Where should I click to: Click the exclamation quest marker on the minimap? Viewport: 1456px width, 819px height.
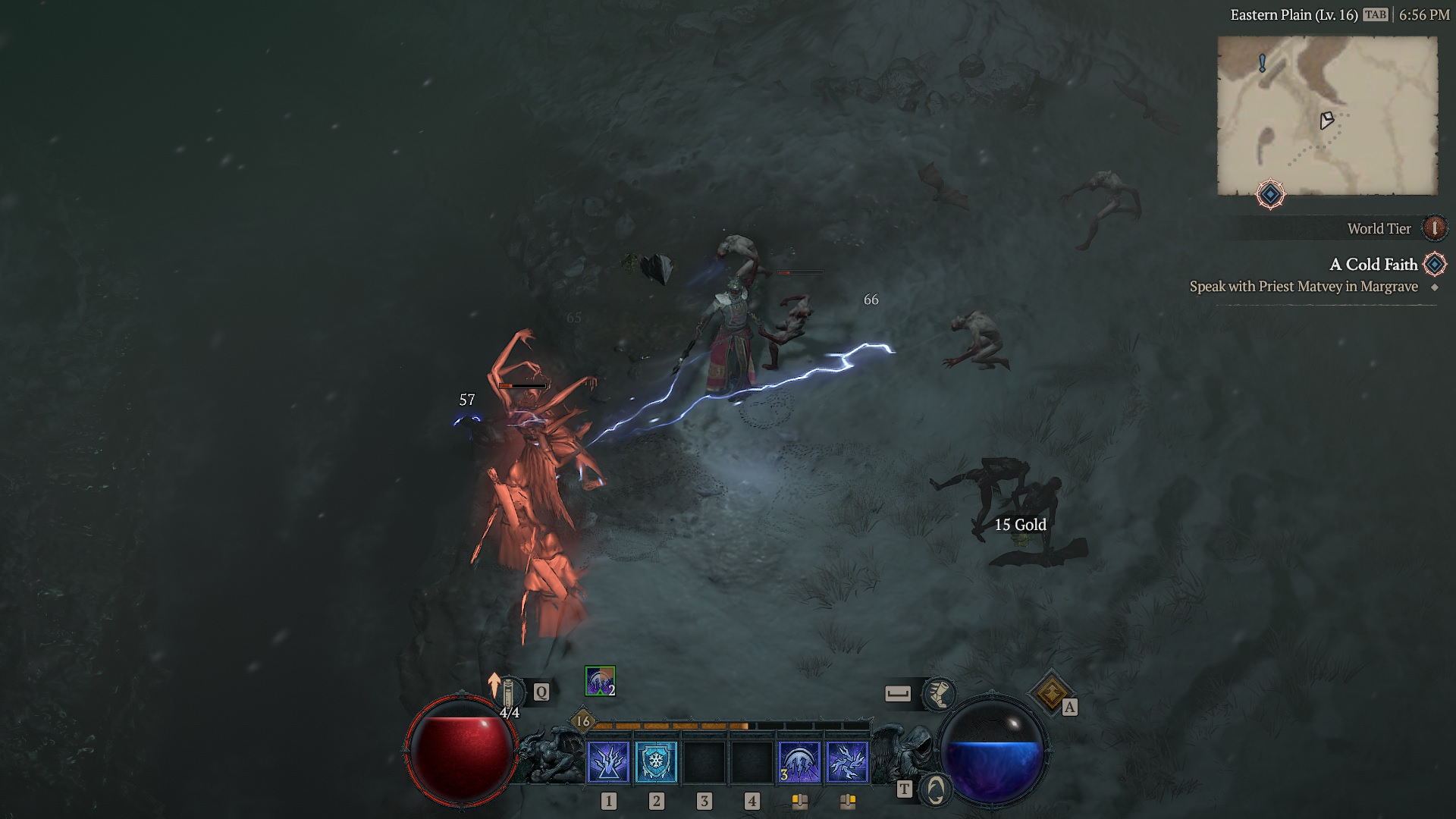(1262, 60)
